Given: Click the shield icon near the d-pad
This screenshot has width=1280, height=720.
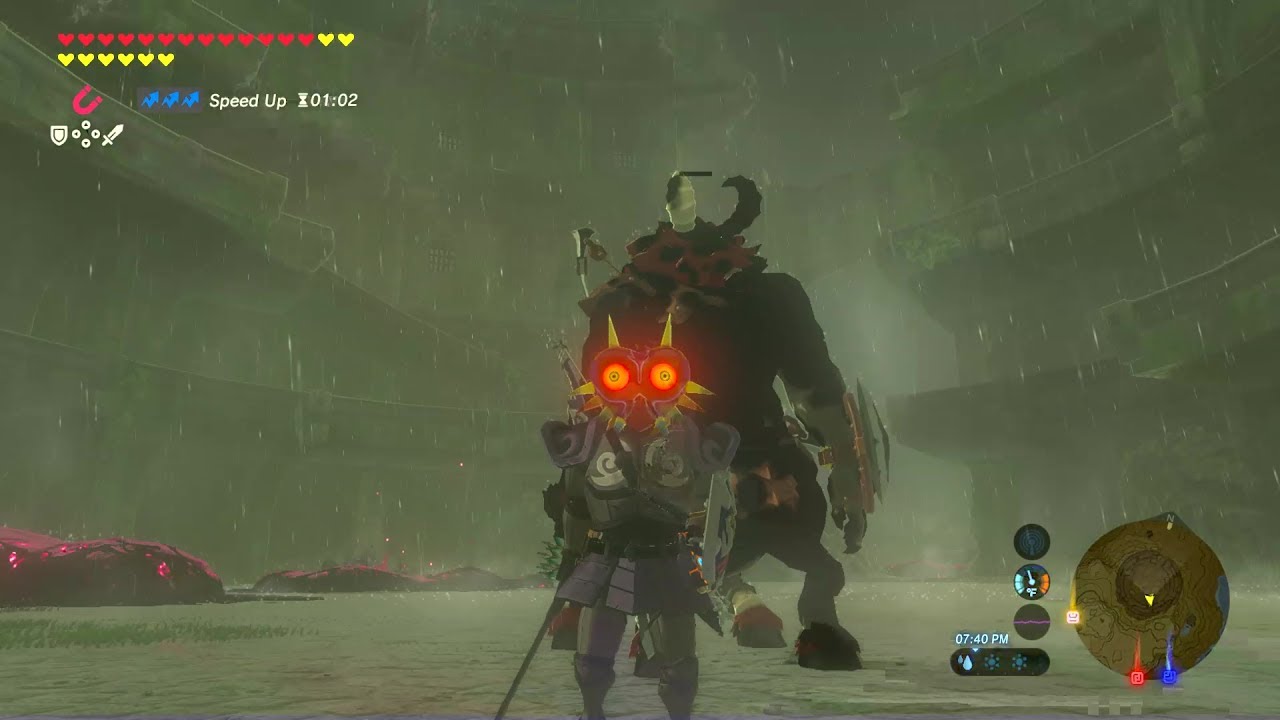Looking at the screenshot, I should tap(58, 134).
